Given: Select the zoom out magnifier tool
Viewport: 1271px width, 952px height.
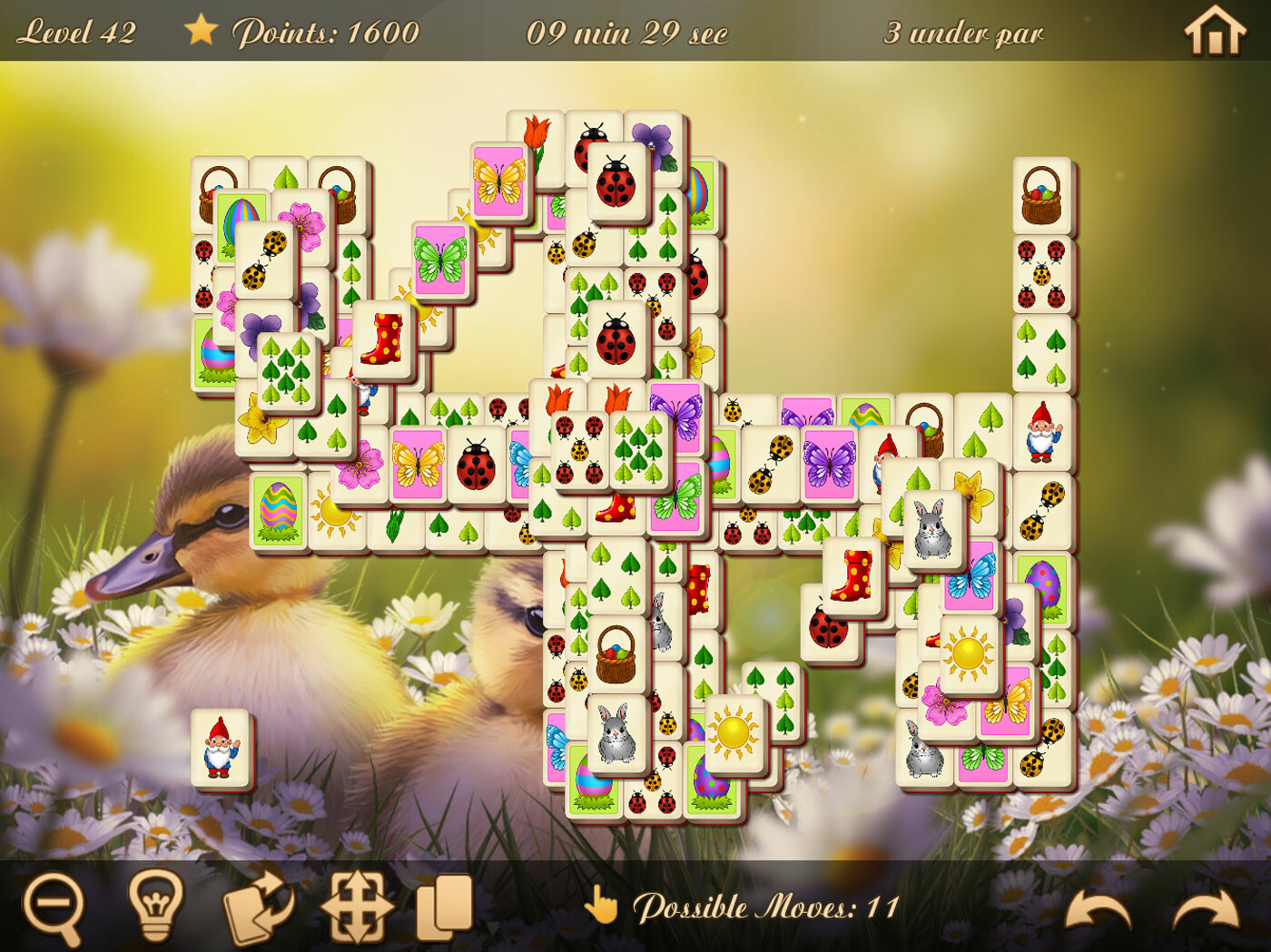Looking at the screenshot, I should pos(56,905).
